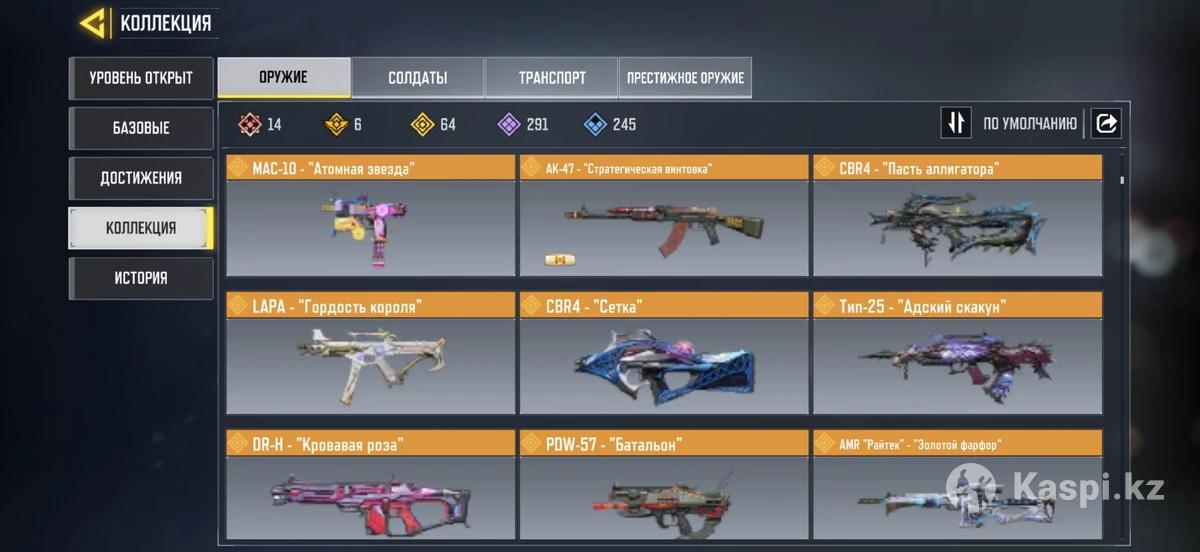Switch to the СОЛДАТЫ tab

coord(417,78)
